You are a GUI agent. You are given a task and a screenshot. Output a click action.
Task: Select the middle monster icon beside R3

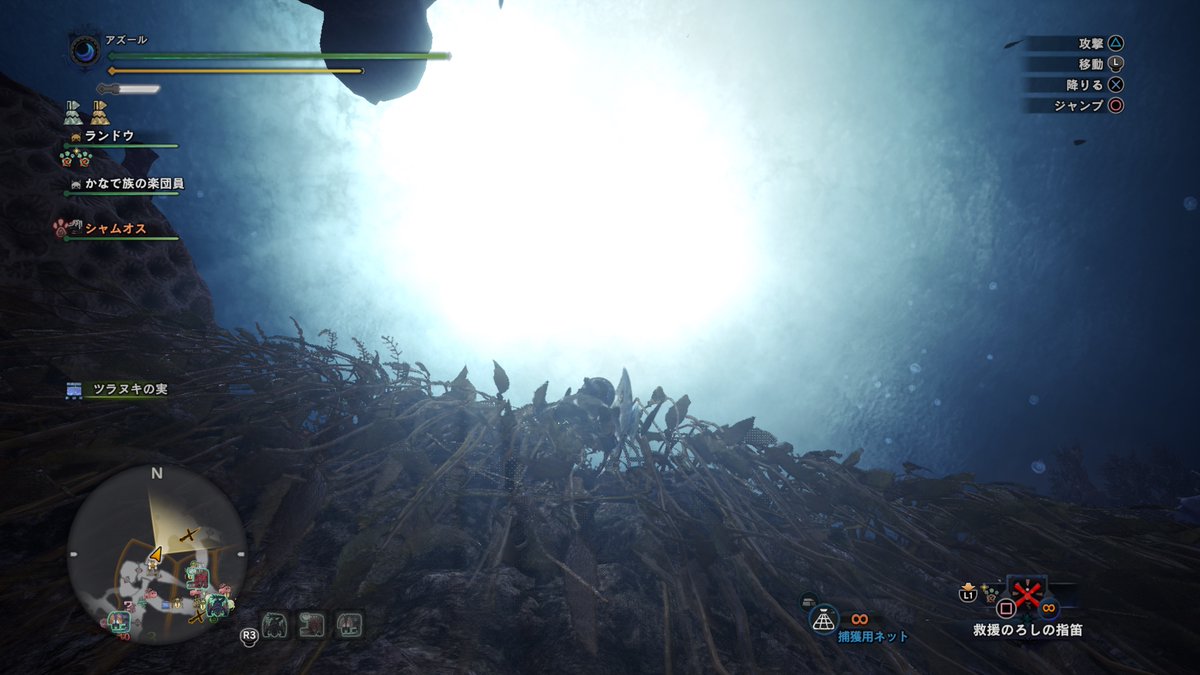[312, 625]
